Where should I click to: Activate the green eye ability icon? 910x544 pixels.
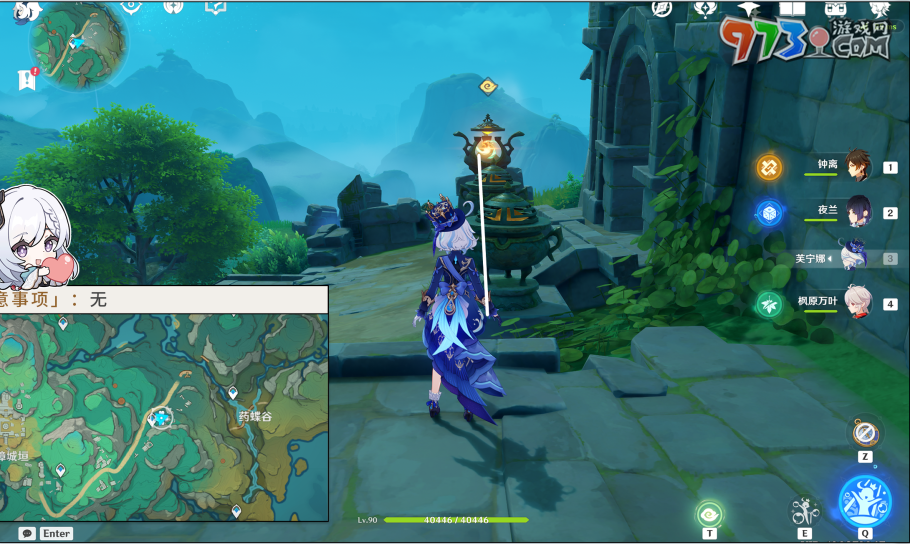710,514
